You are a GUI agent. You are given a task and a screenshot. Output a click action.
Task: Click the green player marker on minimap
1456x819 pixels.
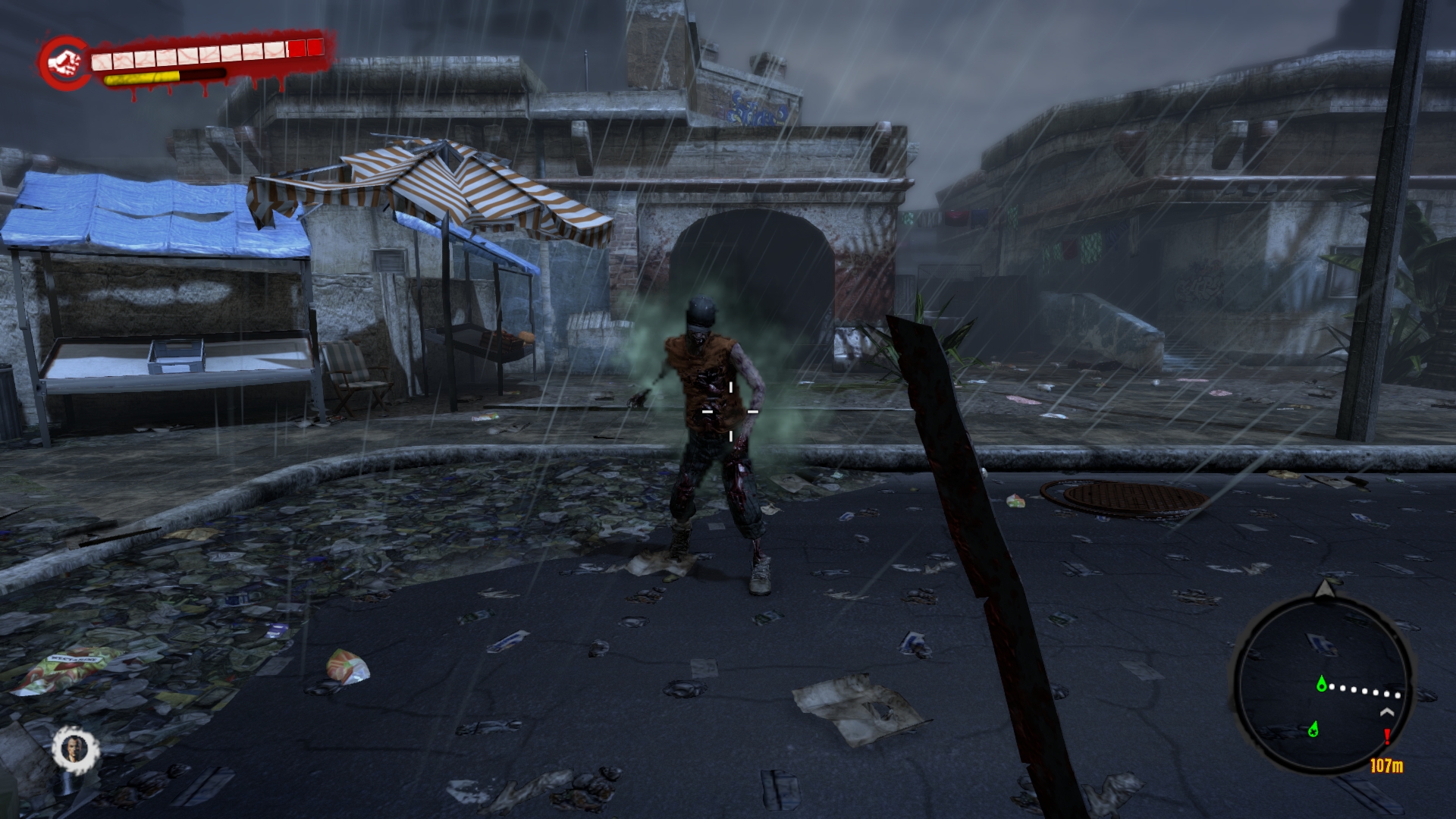coord(1323,685)
